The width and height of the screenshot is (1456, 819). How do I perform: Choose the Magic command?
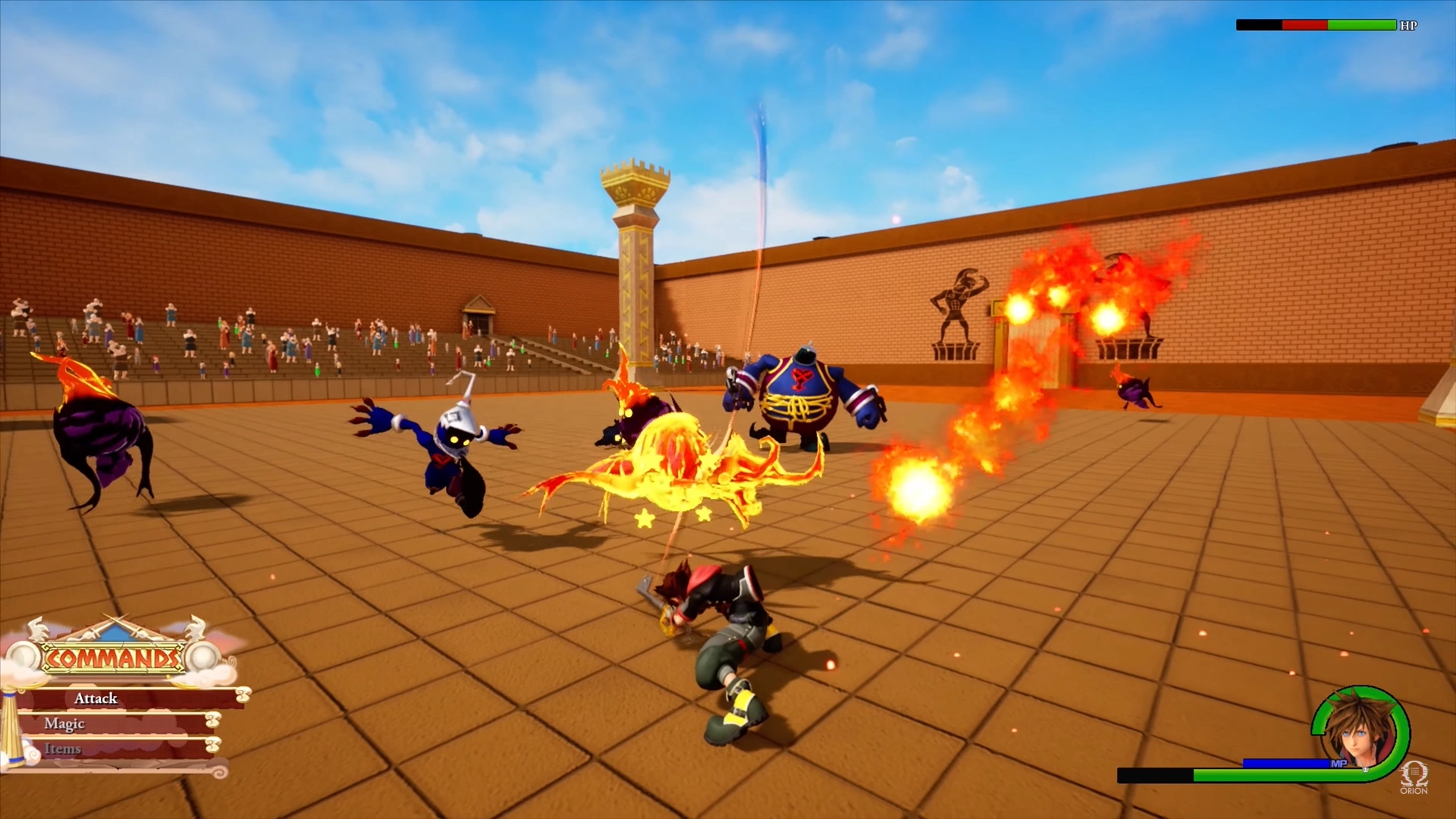[x=64, y=723]
